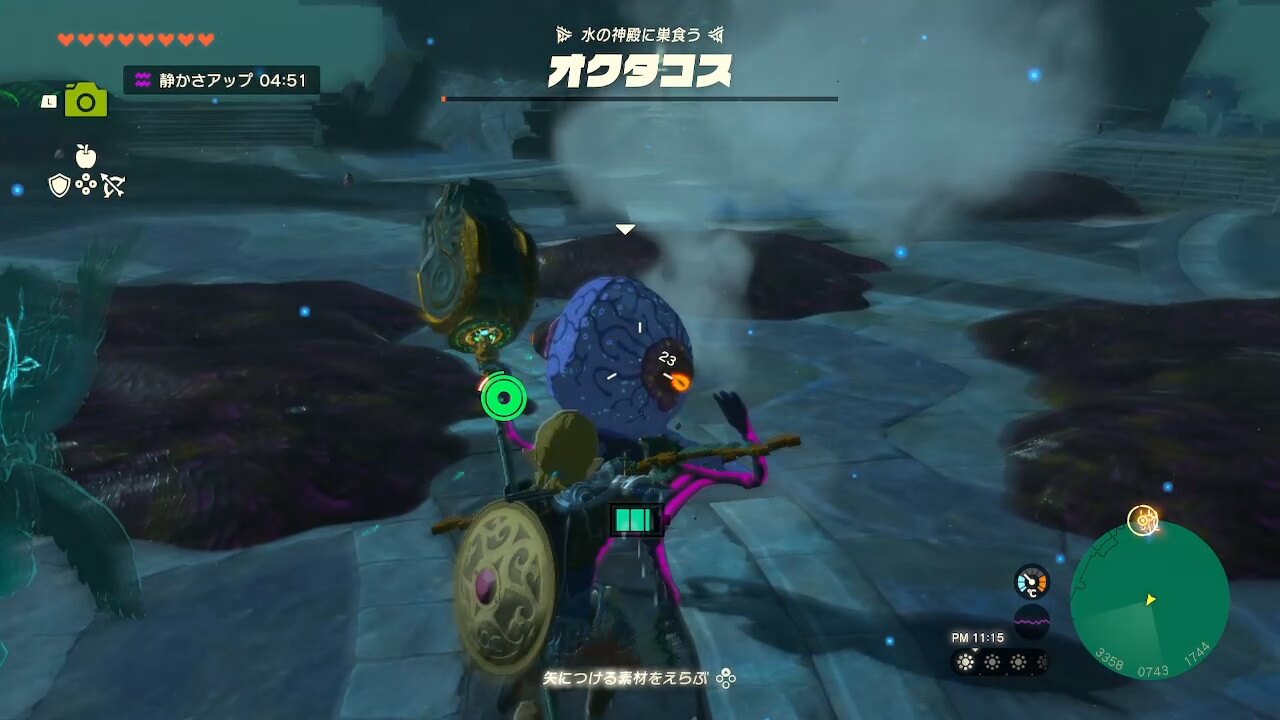Image resolution: width=1280 pixels, height=720 pixels.
Task: Click the weather forecast strip
Action: pos(999,662)
